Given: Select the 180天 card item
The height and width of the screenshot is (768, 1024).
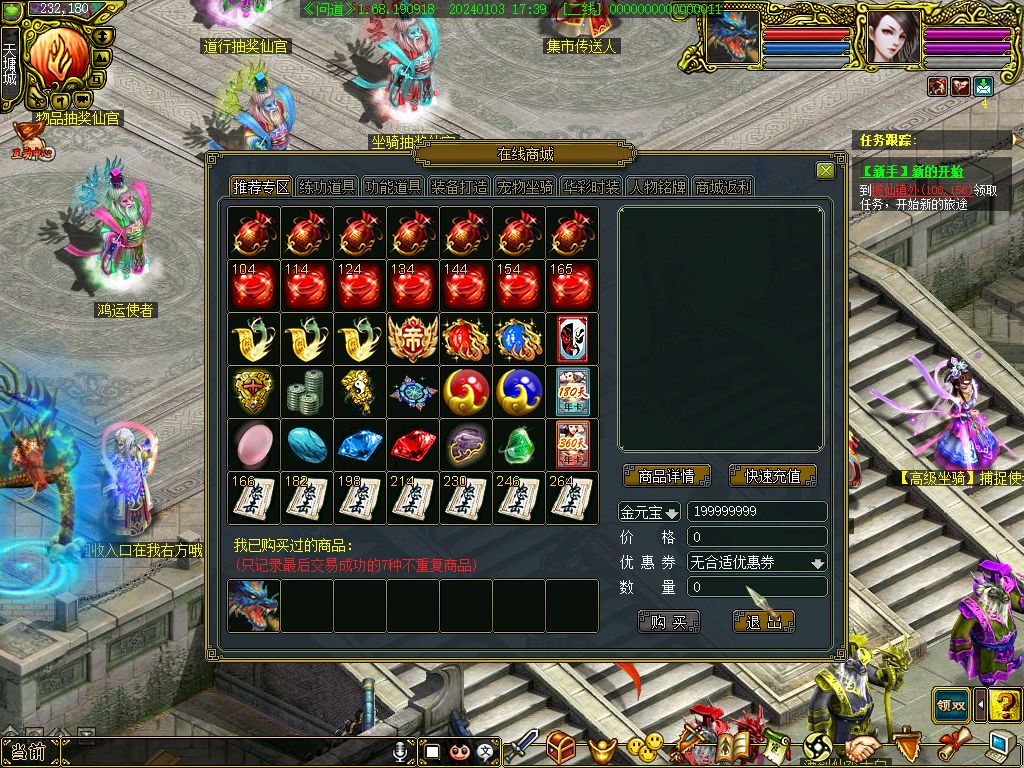Looking at the screenshot, I should 572,391.
